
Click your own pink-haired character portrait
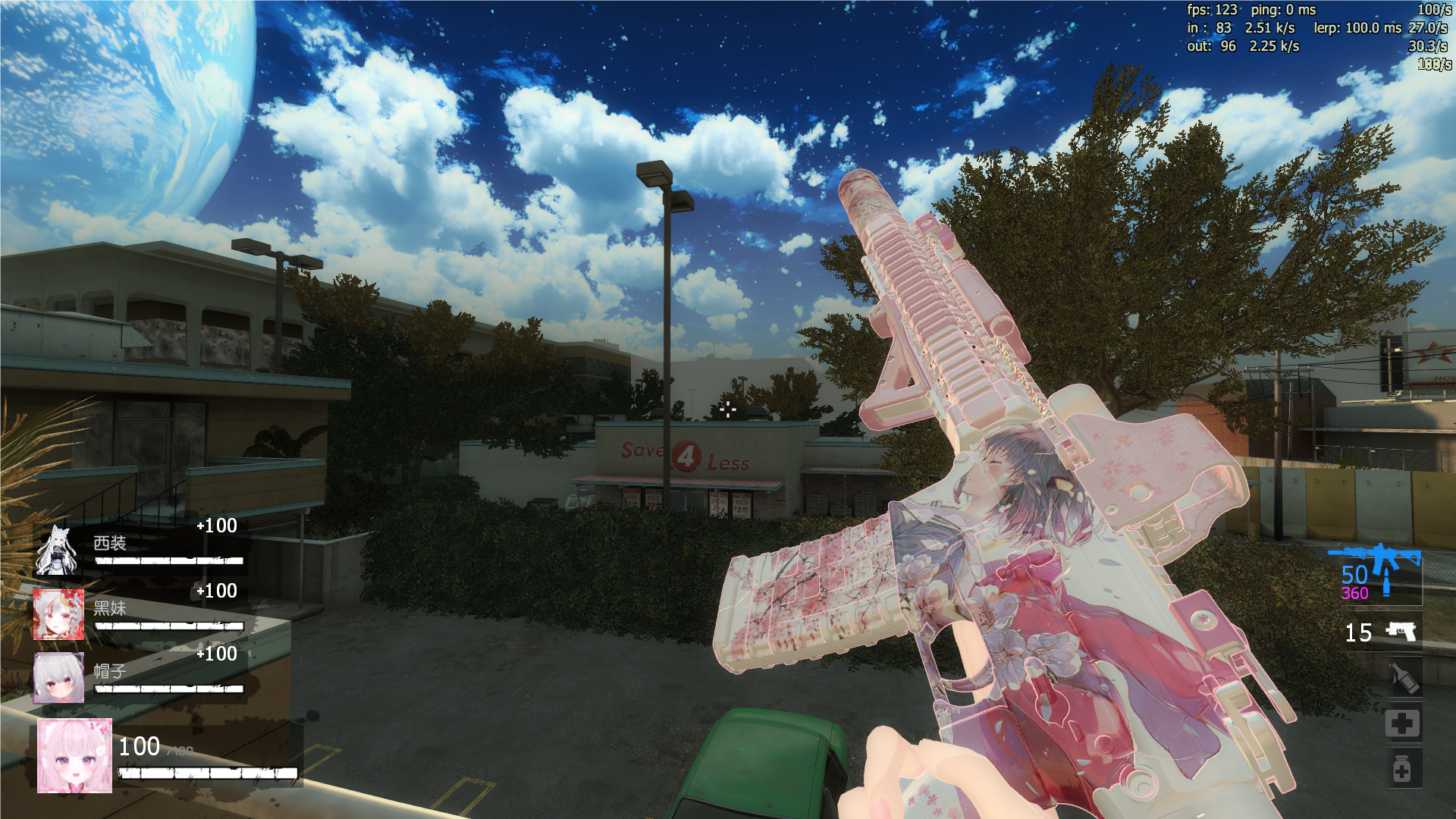74,755
